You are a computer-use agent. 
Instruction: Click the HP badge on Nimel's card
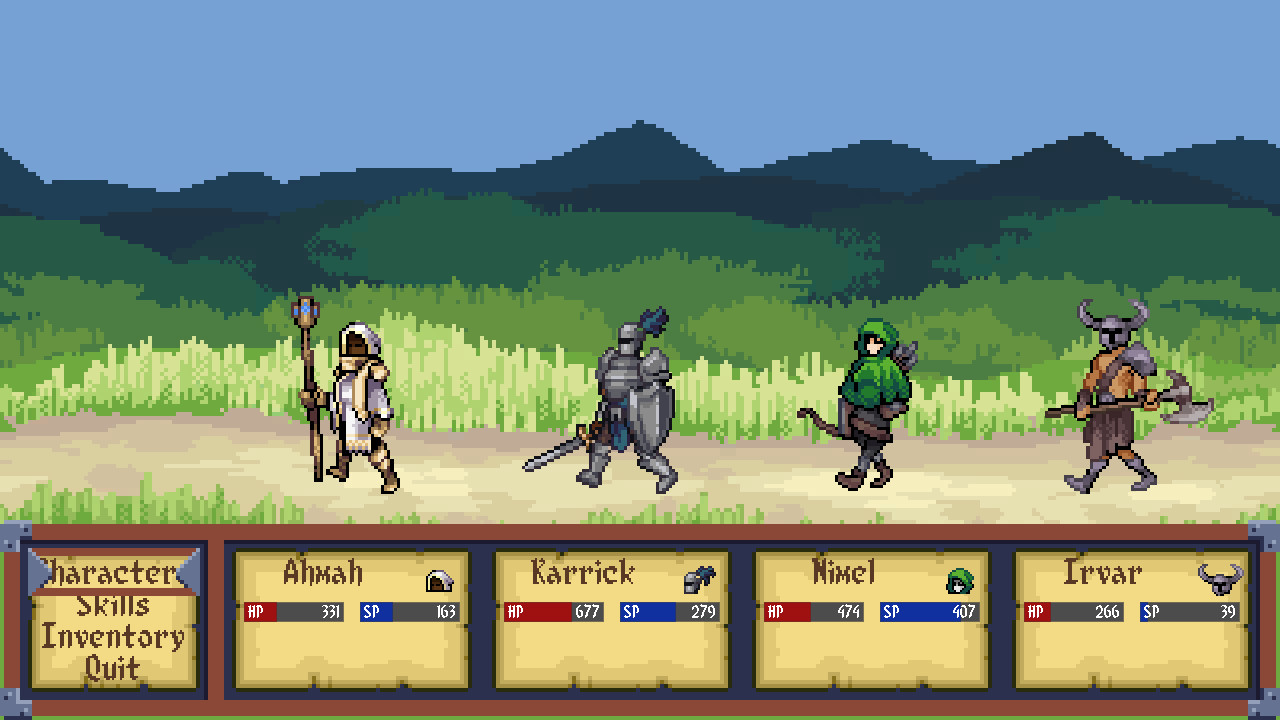point(777,609)
